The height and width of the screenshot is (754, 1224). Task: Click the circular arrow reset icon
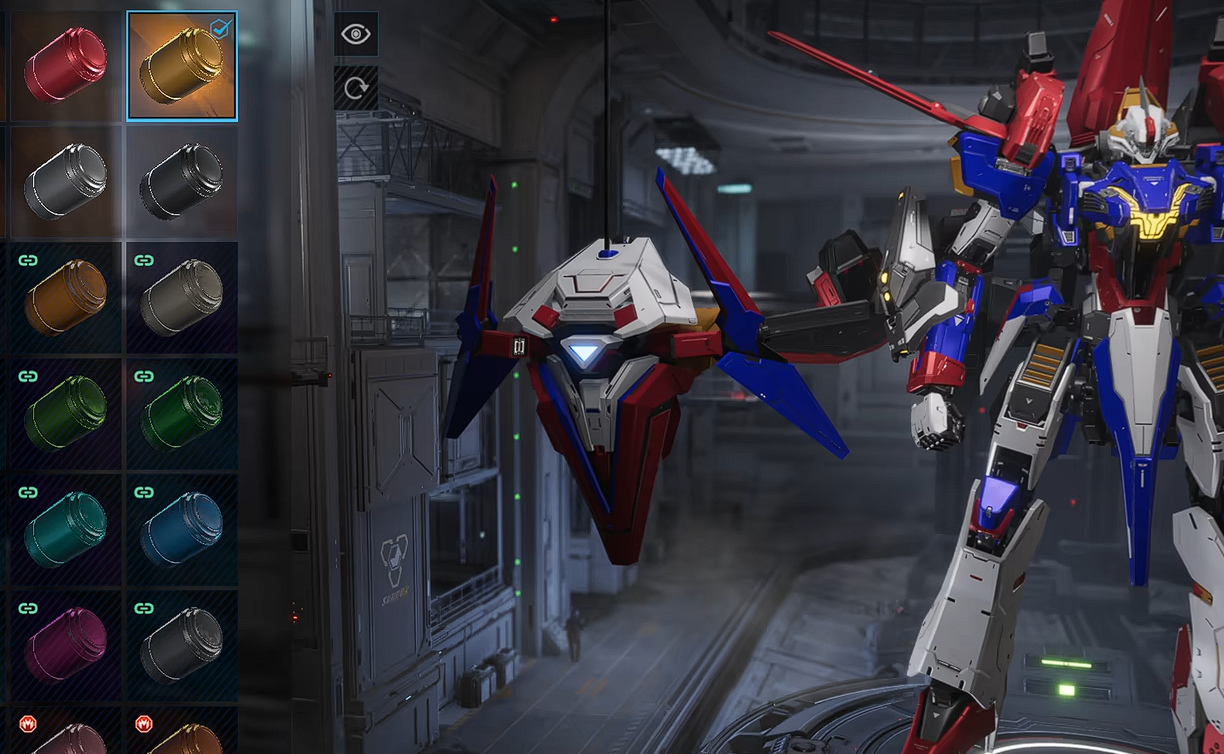tap(355, 88)
